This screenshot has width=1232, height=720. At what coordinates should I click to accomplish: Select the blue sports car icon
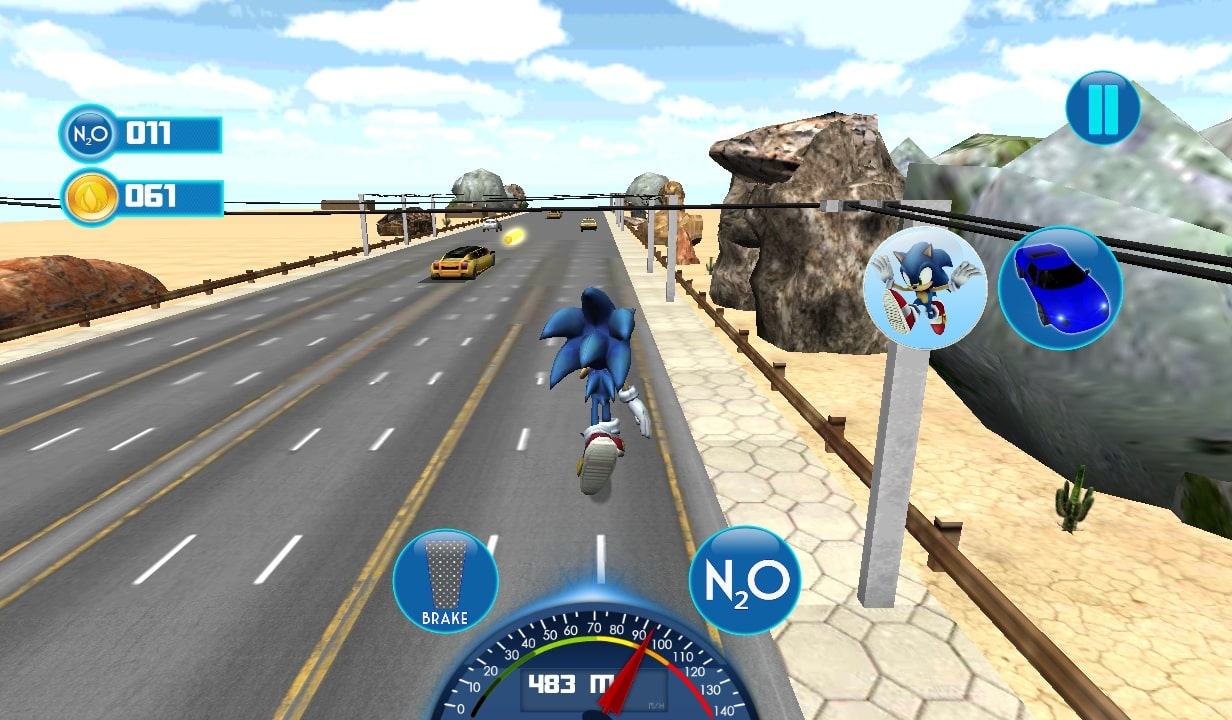(1060, 288)
